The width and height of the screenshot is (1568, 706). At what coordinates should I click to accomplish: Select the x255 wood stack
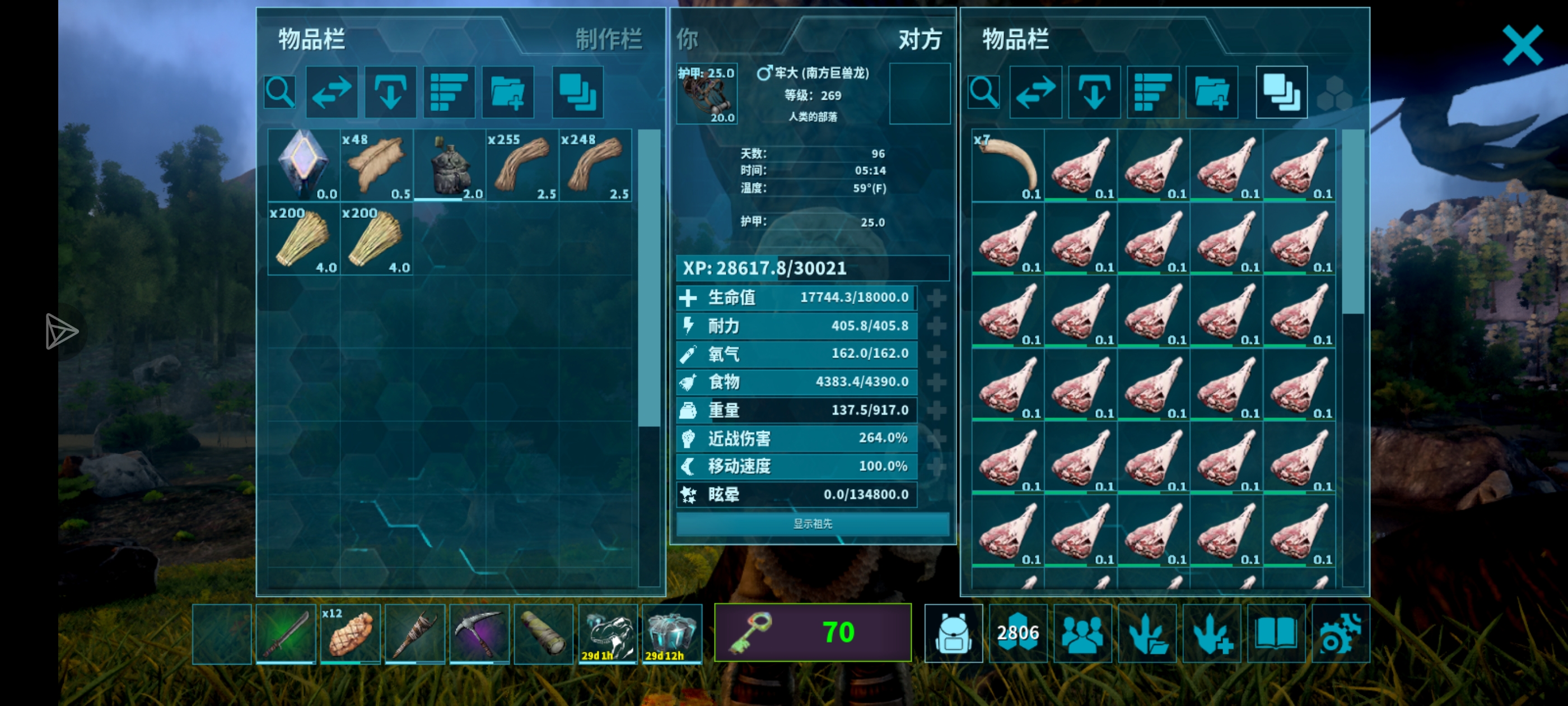tap(522, 165)
